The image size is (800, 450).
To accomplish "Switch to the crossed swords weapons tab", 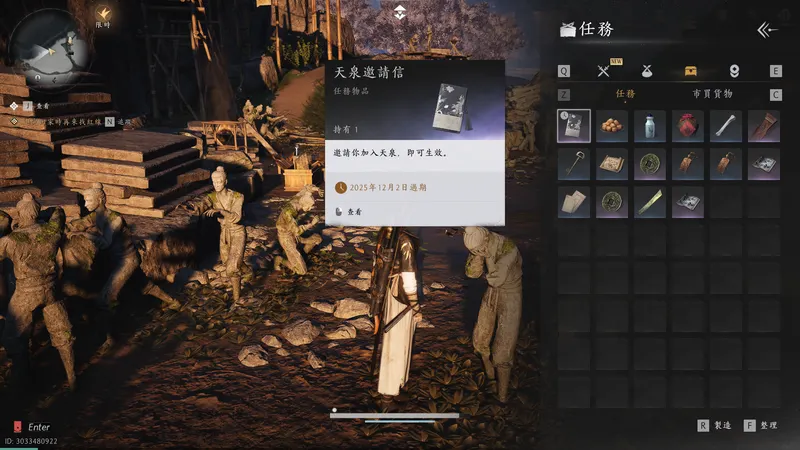I will click(x=603, y=71).
